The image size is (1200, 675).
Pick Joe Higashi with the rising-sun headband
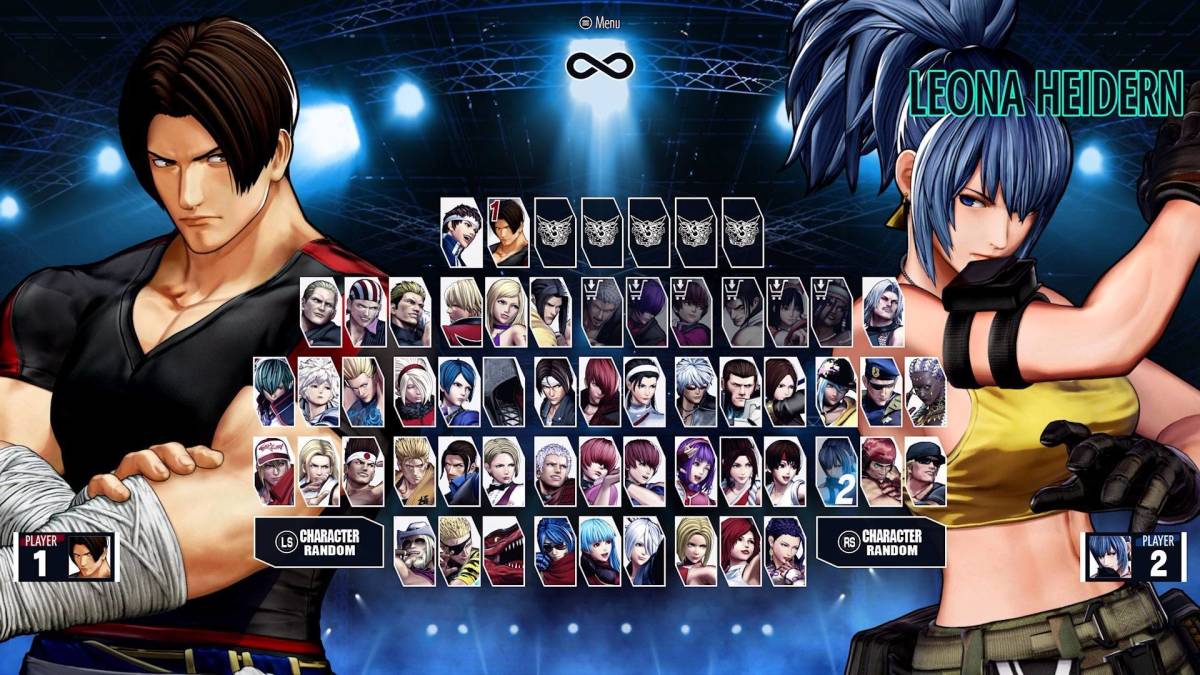363,471
